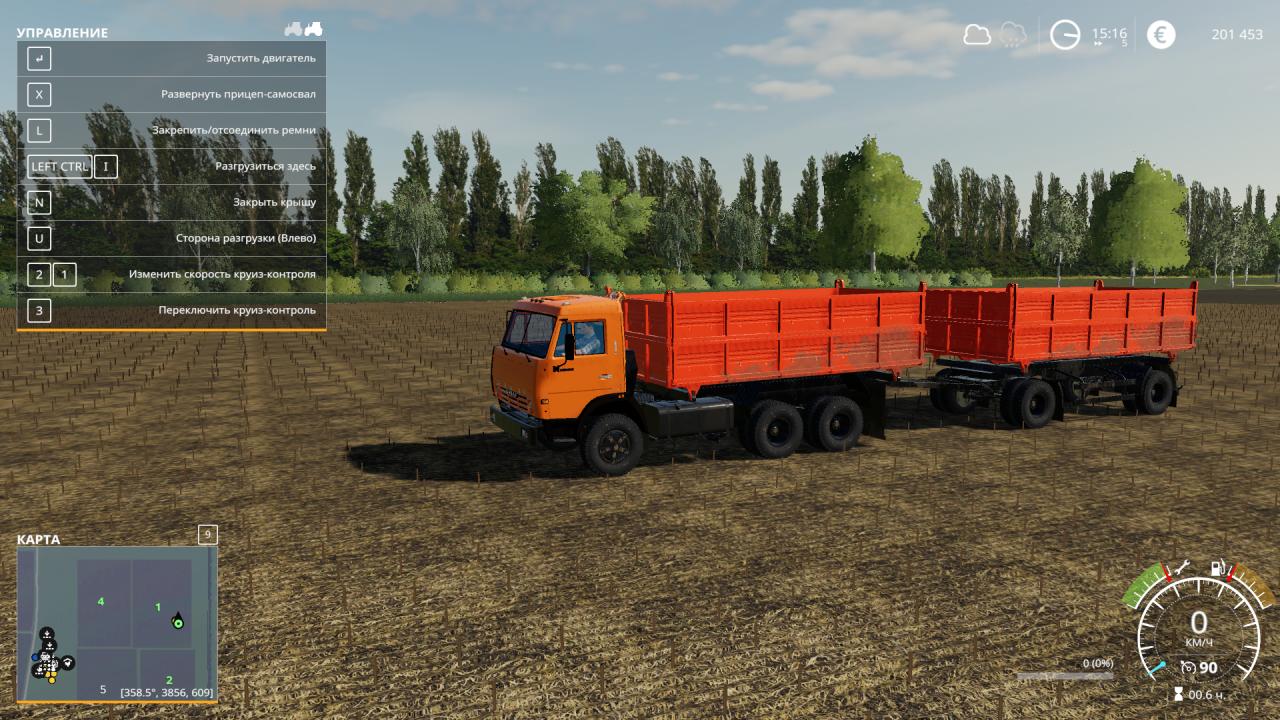Click the fuel pump icon on the gauge
Screen dimensions: 1280x720
pyautogui.click(x=1218, y=568)
